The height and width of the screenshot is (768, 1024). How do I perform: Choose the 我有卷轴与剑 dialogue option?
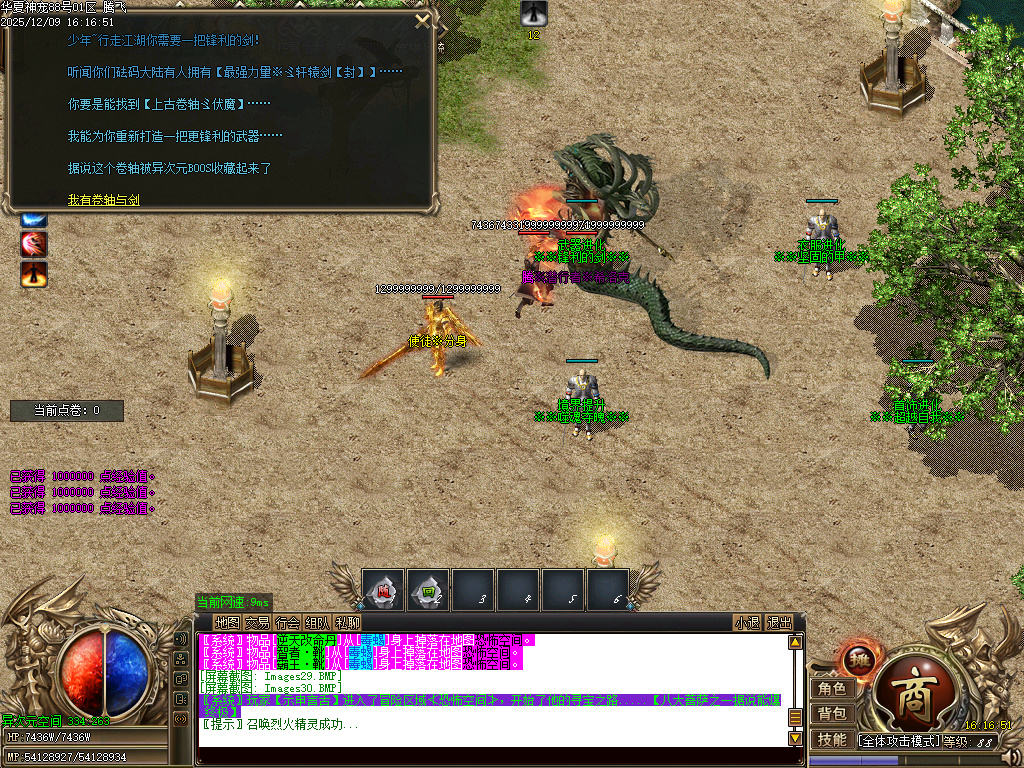[104, 200]
